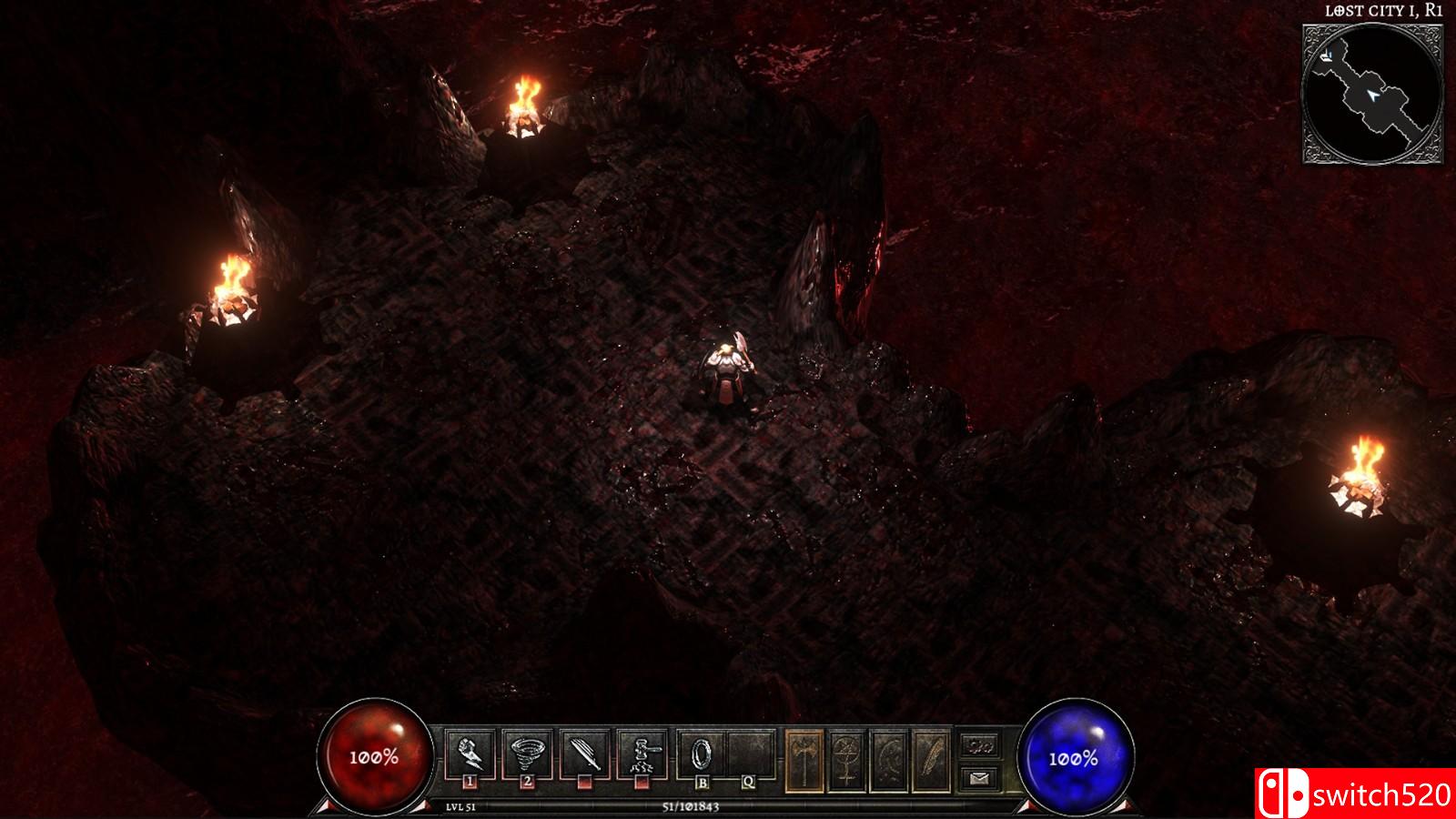Screen dimensions: 1456x819
Task: Select the slashing blade skill
Action: pyautogui.click(x=584, y=753)
